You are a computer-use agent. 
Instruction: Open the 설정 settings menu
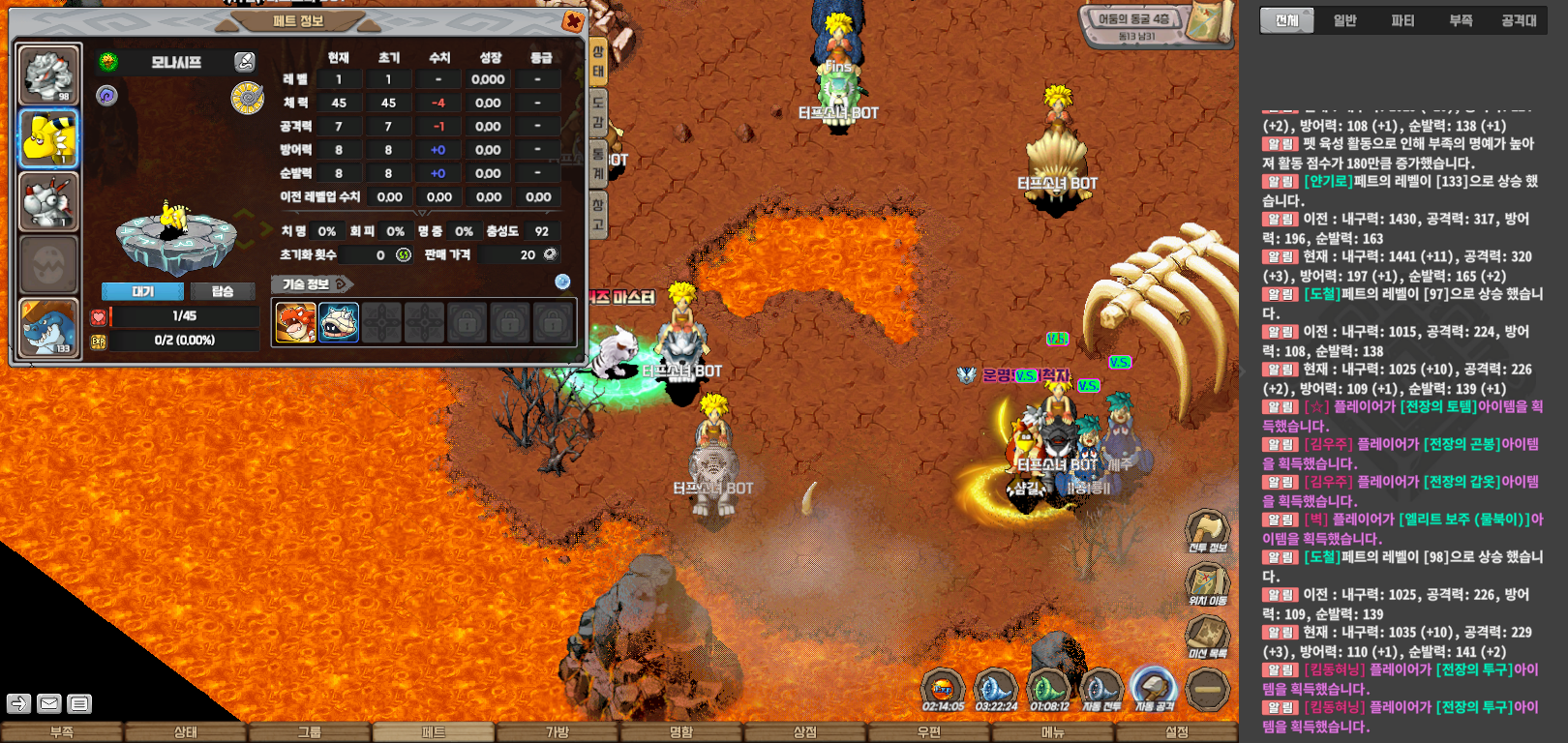(x=1176, y=732)
